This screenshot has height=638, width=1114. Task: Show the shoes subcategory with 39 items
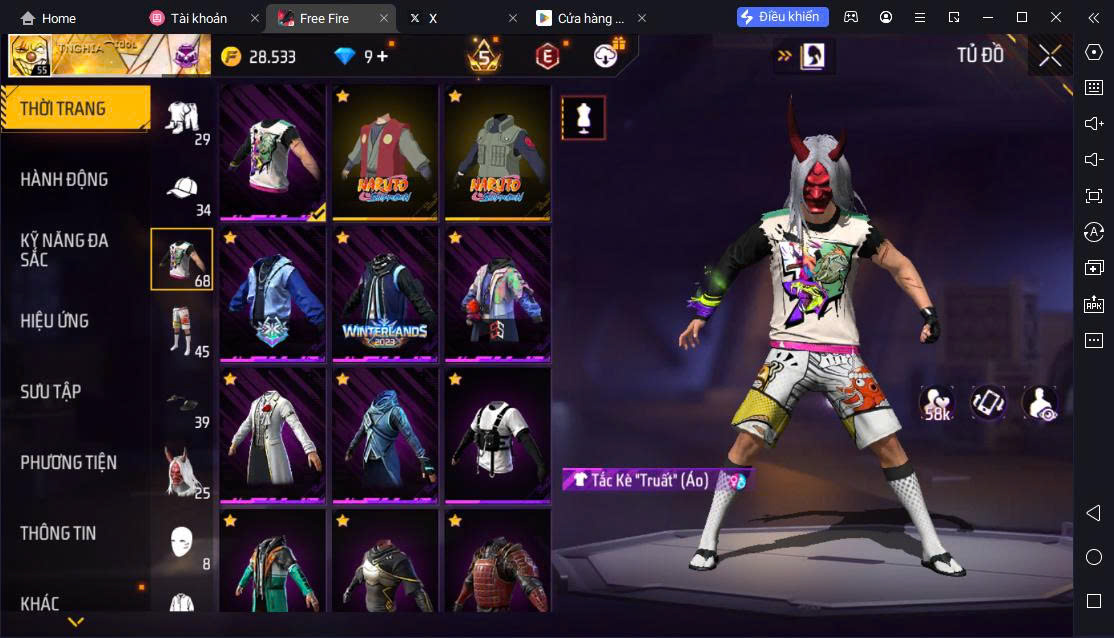(x=182, y=405)
